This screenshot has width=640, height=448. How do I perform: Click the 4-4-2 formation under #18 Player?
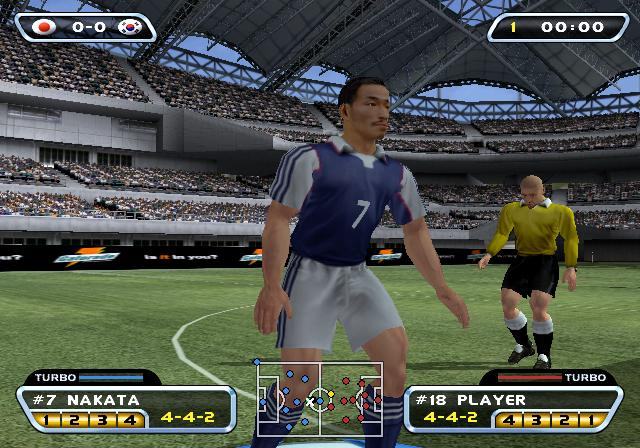click(x=449, y=417)
